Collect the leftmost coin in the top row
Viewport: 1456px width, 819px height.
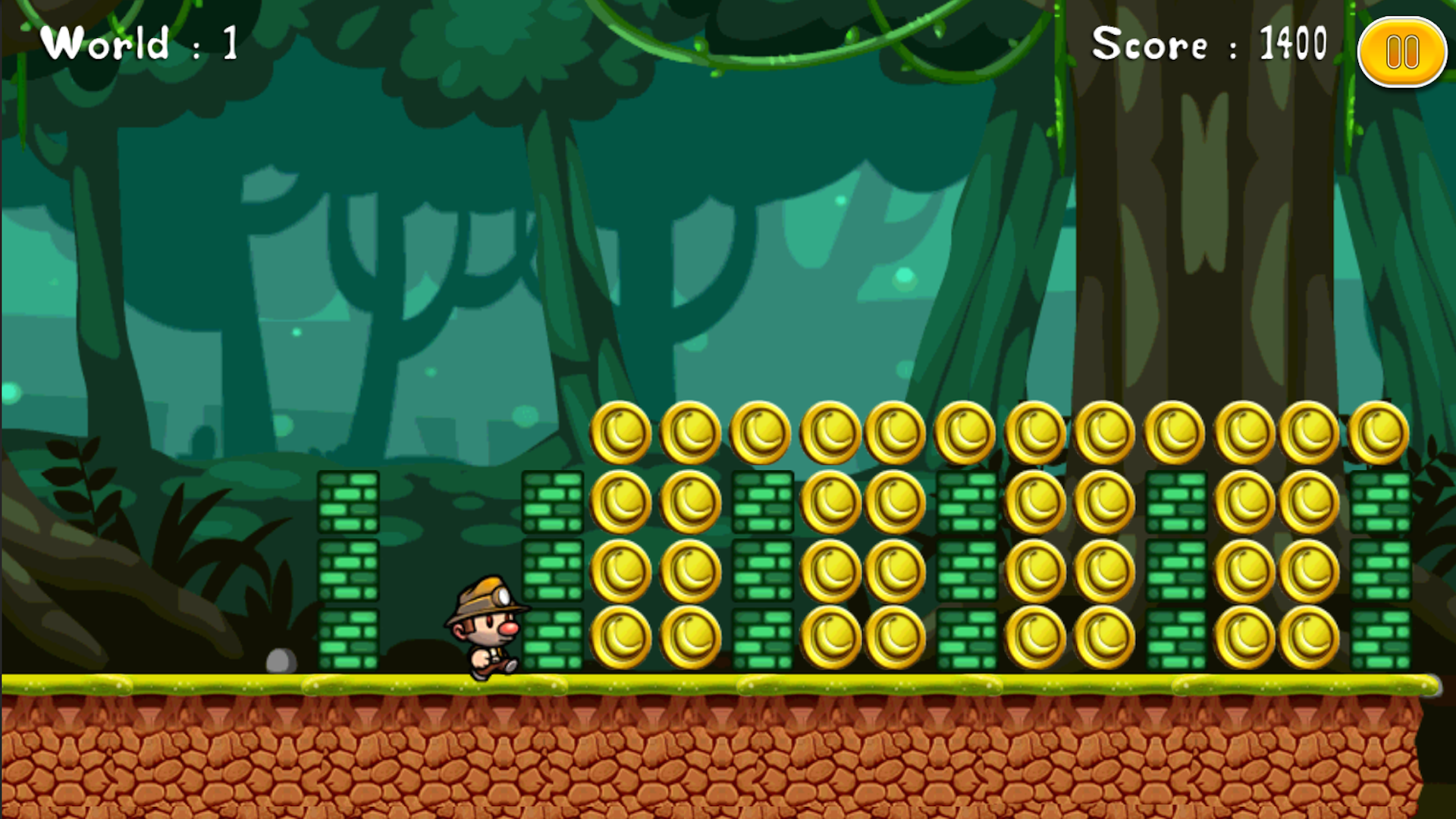[620, 431]
